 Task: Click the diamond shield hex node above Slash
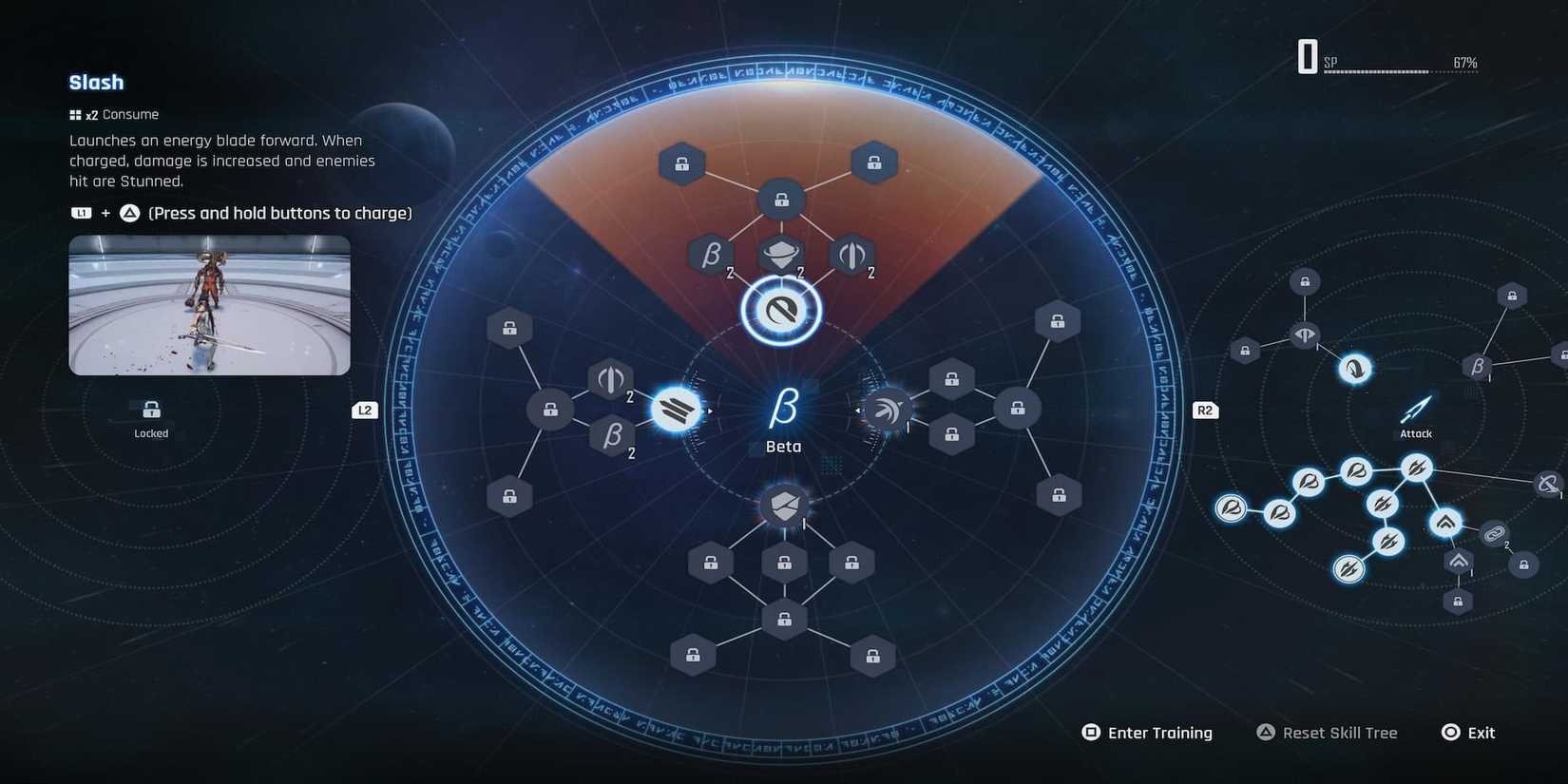coord(781,255)
